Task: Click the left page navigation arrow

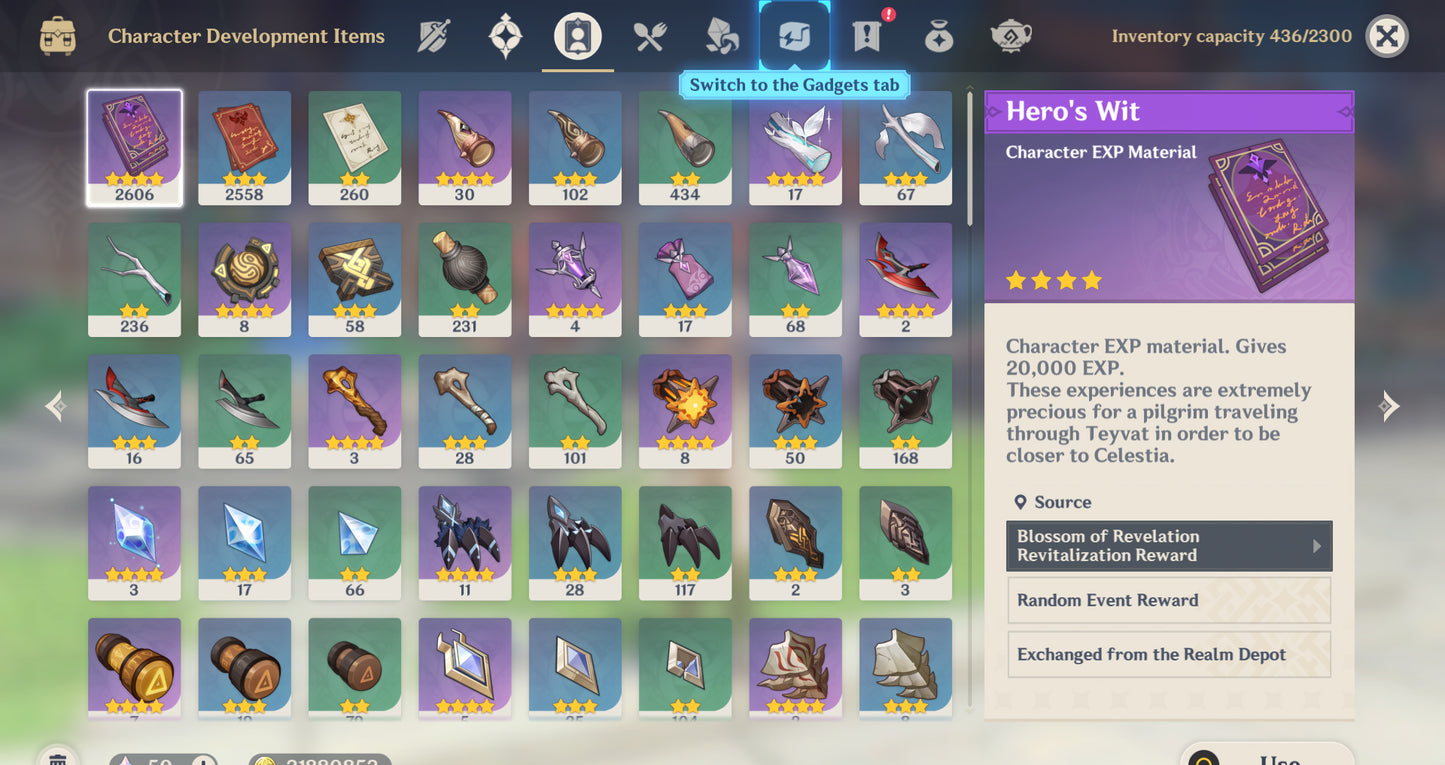Action: pyautogui.click(x=55, y=406)
